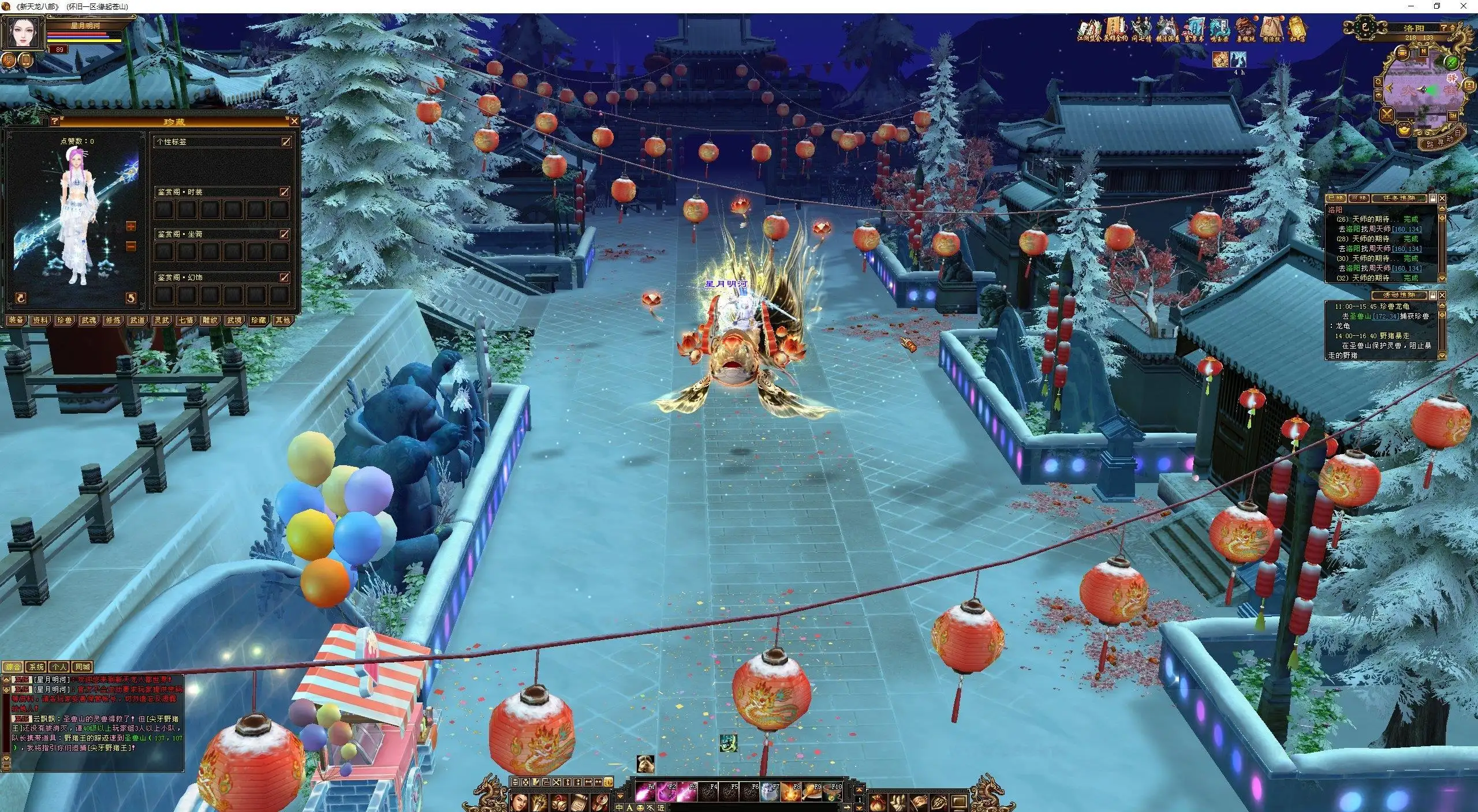Open the 资料 tab in the character window
This screenshot has height=812, width=1478.
(41, 321)
